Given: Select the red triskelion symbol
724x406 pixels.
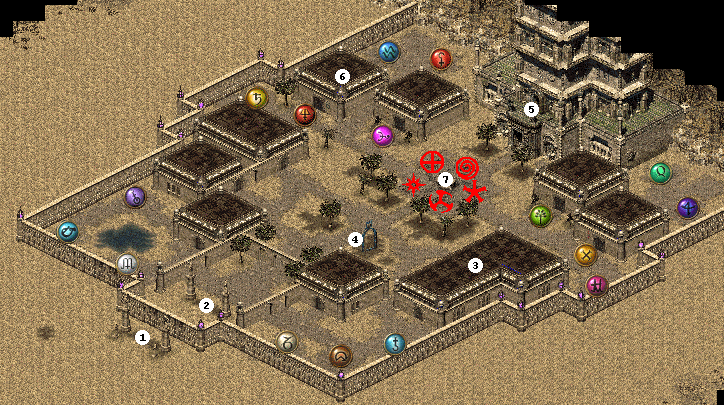Looking at the screenshot, I should tap(440, 203).
